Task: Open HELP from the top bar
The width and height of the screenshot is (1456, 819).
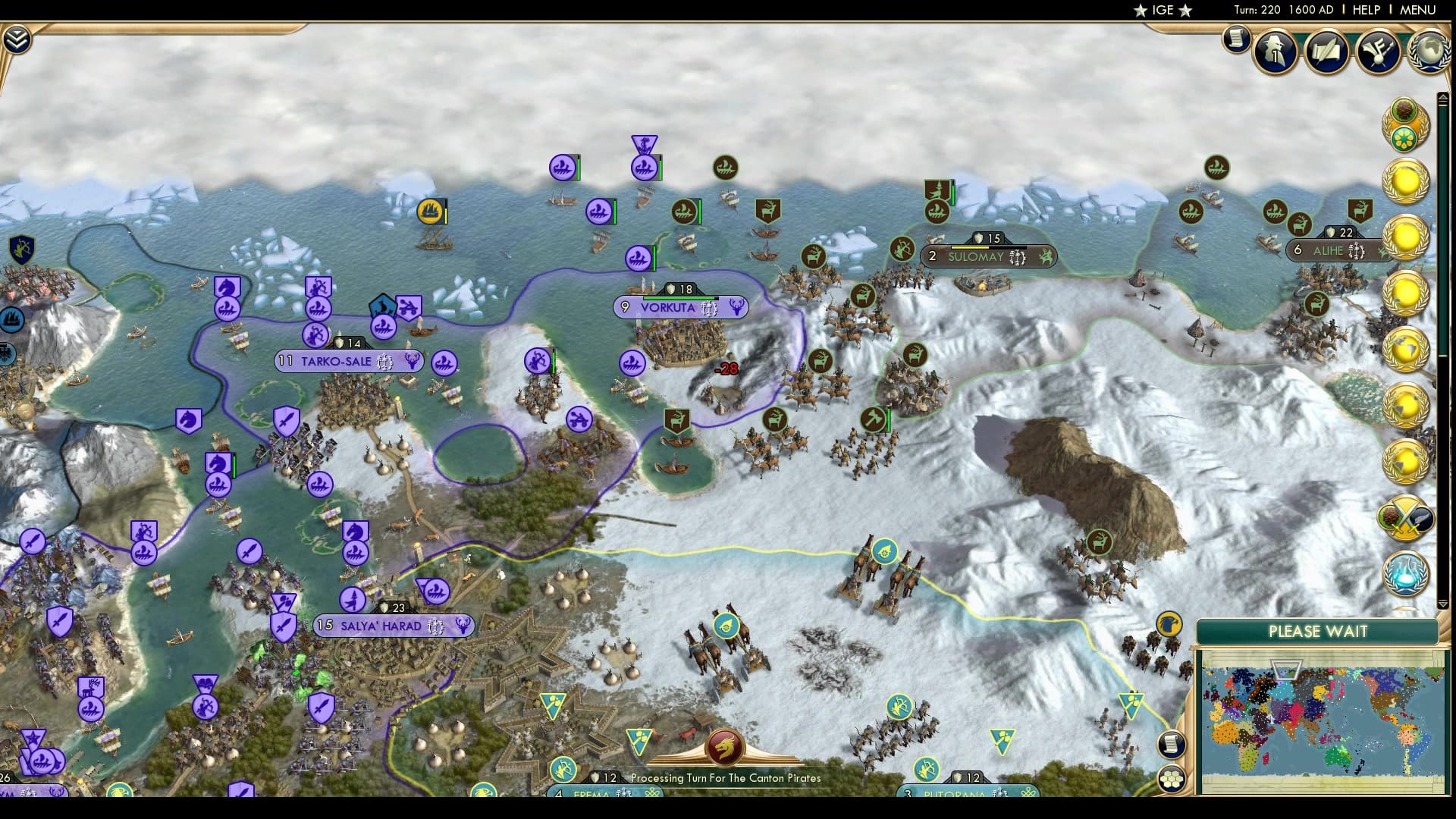Action: click(x=1366, y=10)
